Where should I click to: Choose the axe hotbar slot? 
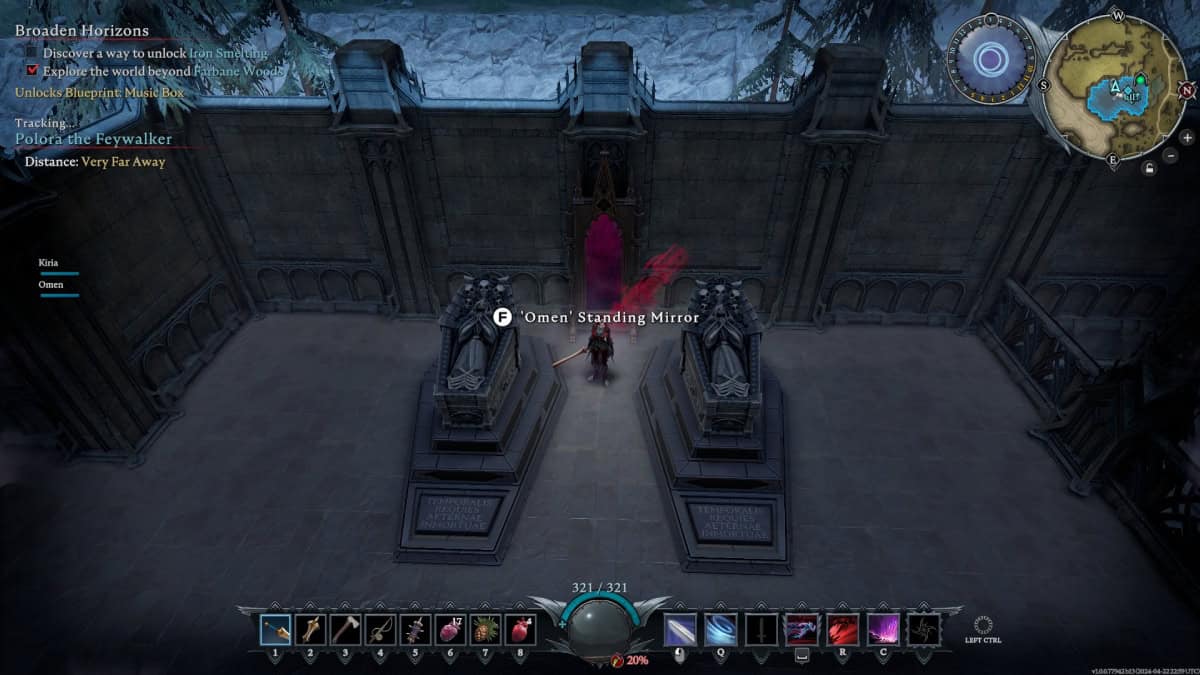point(346,630)
